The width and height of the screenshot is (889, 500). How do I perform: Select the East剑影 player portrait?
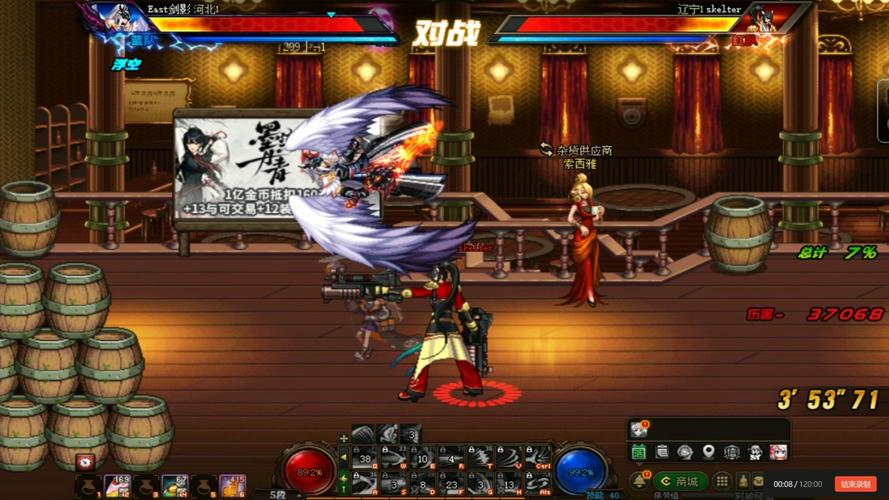[x=120, y=18]
